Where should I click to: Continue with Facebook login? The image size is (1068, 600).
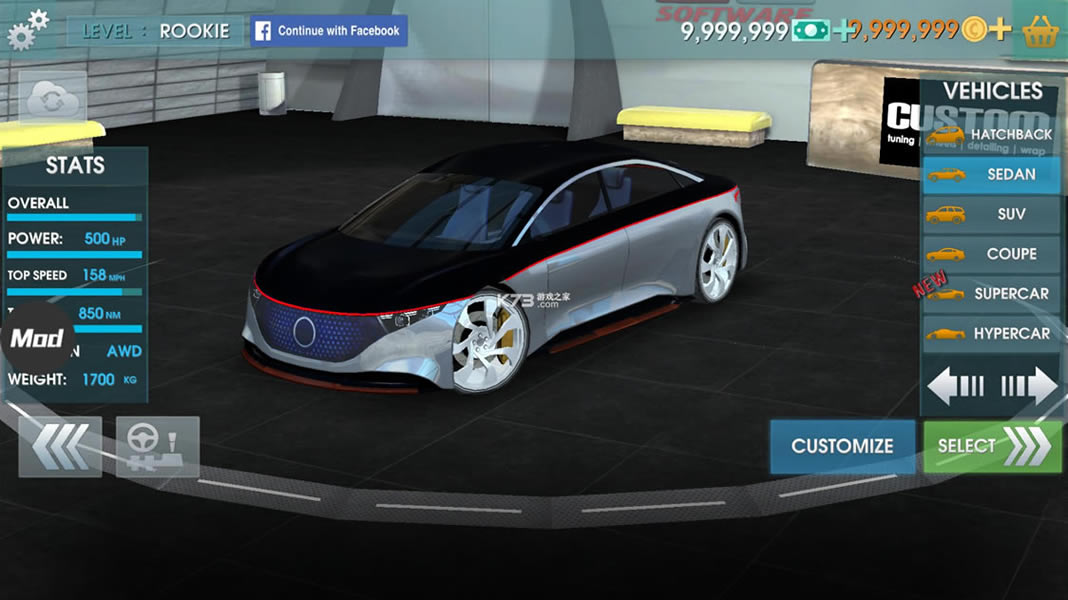[x=329, y=31]
